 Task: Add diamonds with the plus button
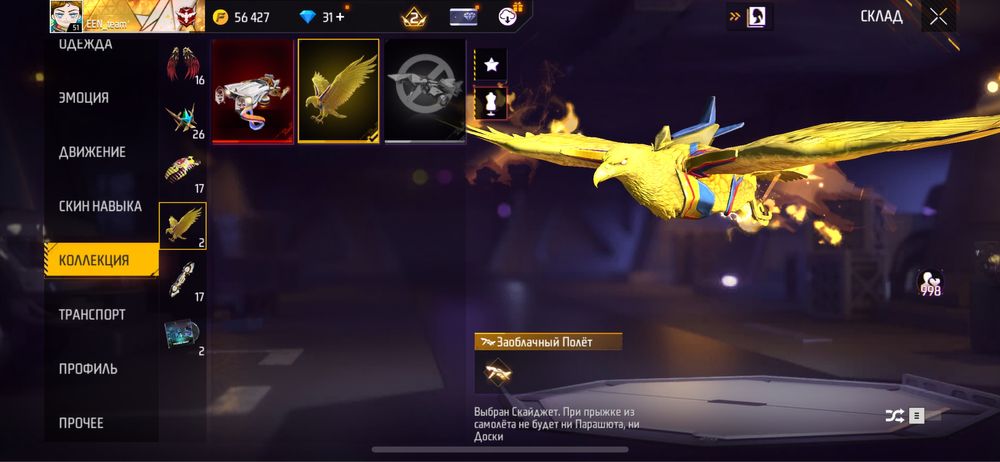point(341,17)
